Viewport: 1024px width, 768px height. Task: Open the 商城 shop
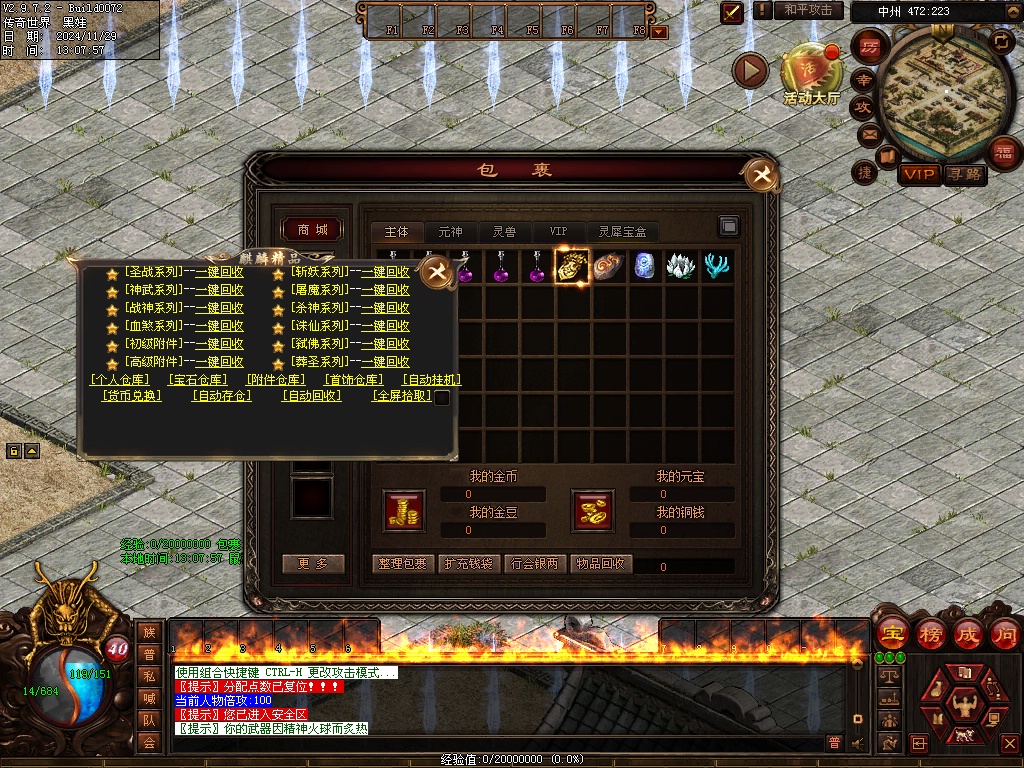pos(313,230)
